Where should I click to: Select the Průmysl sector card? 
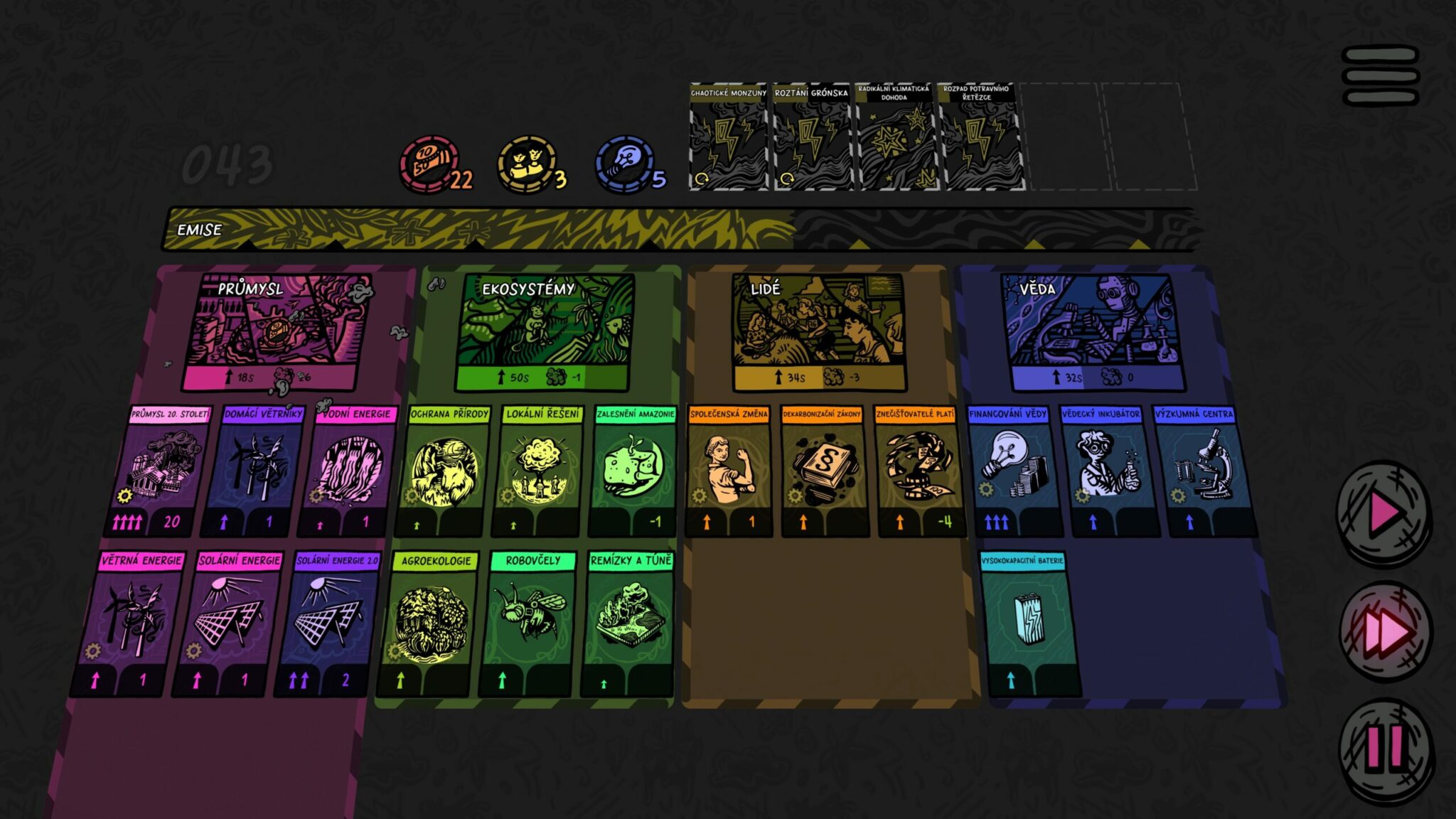276,332
